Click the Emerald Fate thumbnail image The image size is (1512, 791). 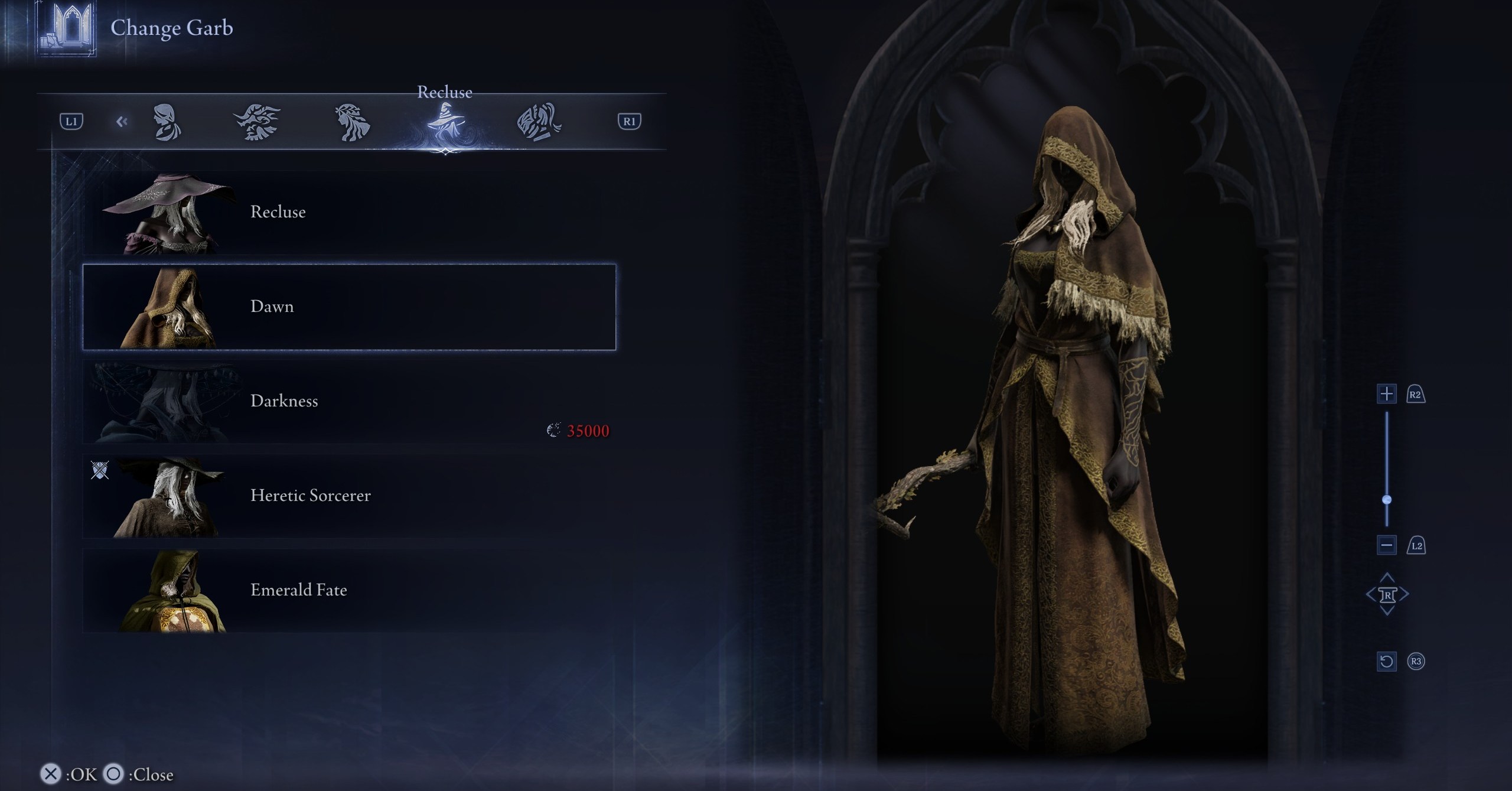pyautogui.click(x=171, y=592)
